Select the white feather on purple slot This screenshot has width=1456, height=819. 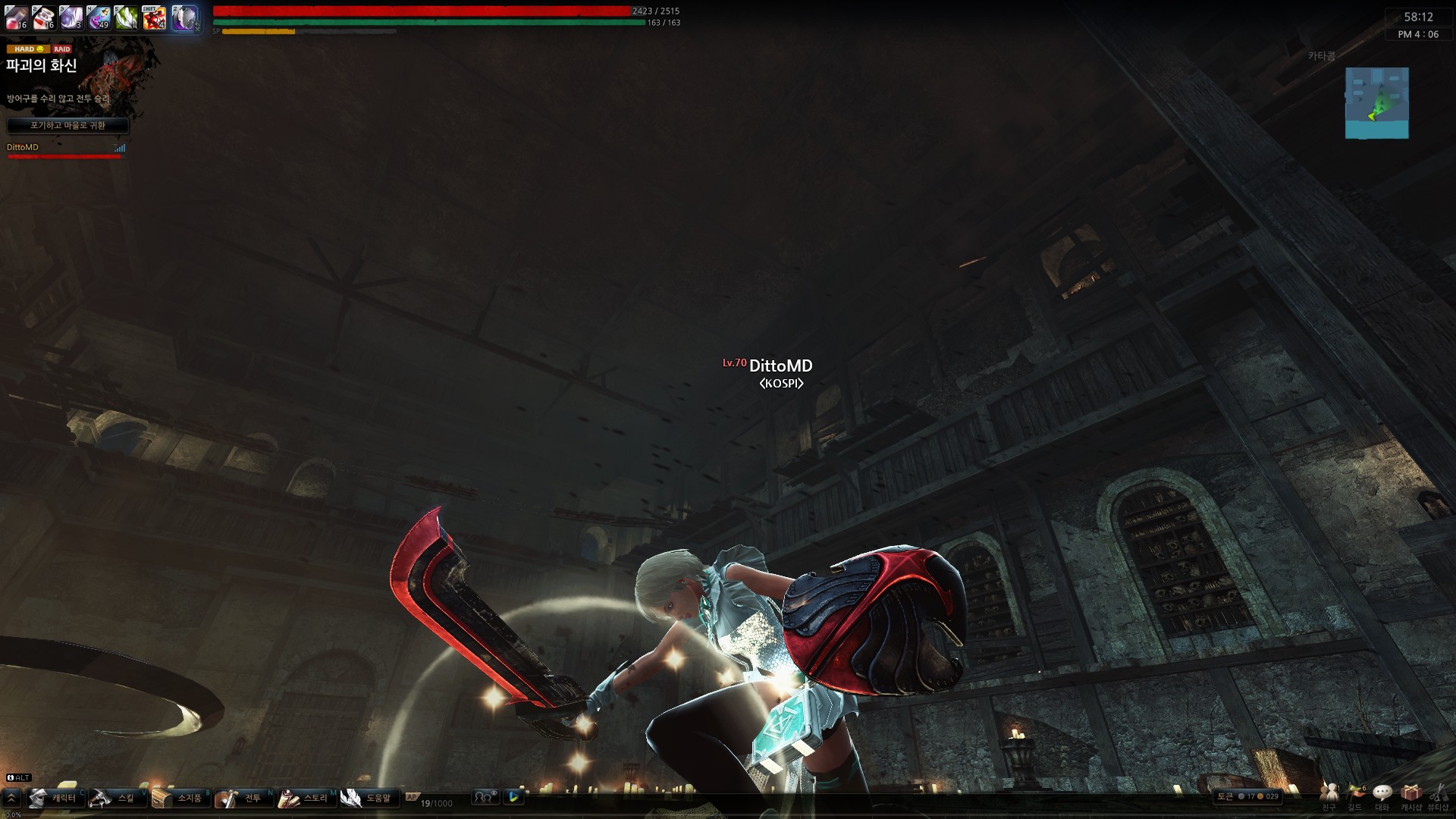(x=71, y=17)
